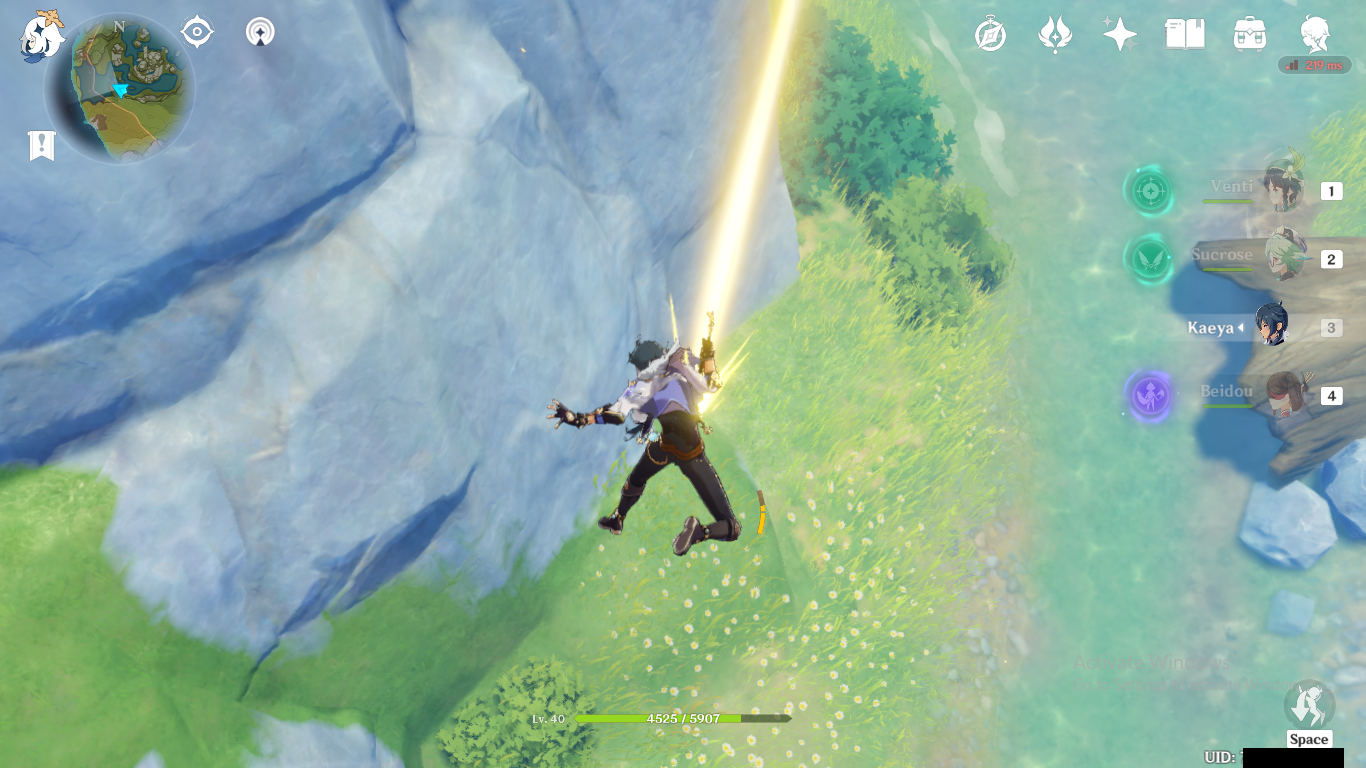Open the circular minimap
Screen dimensions: 1366x768
(120, 89)
